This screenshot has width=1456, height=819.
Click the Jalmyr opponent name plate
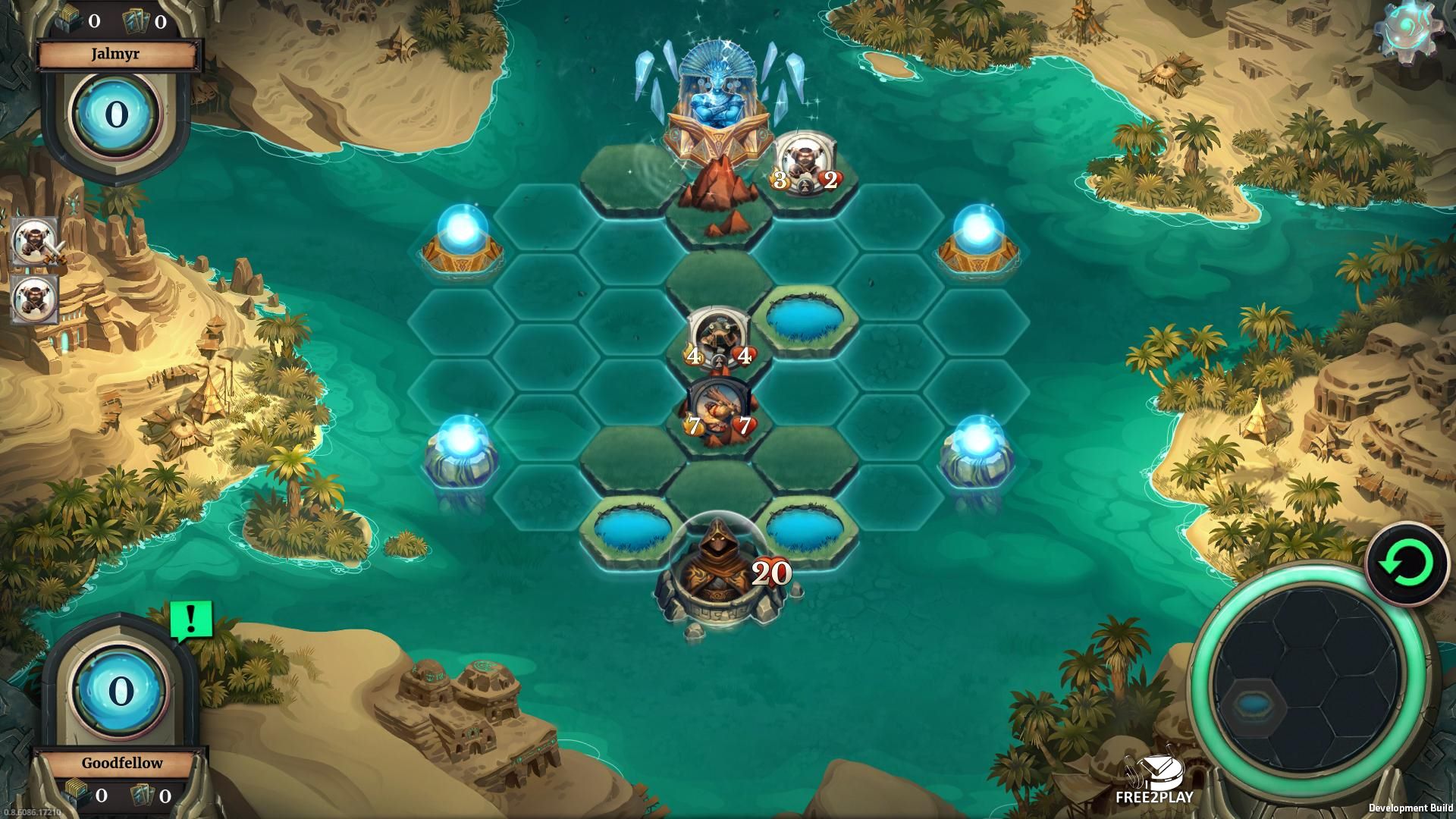tap(115, 55)
